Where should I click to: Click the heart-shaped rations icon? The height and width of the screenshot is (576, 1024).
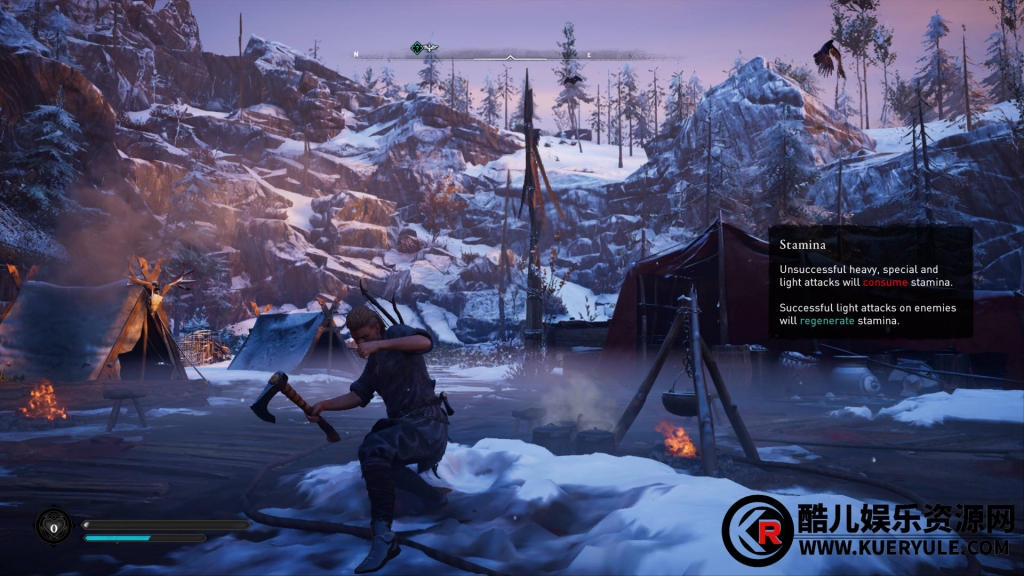click(x=53, y=525)
